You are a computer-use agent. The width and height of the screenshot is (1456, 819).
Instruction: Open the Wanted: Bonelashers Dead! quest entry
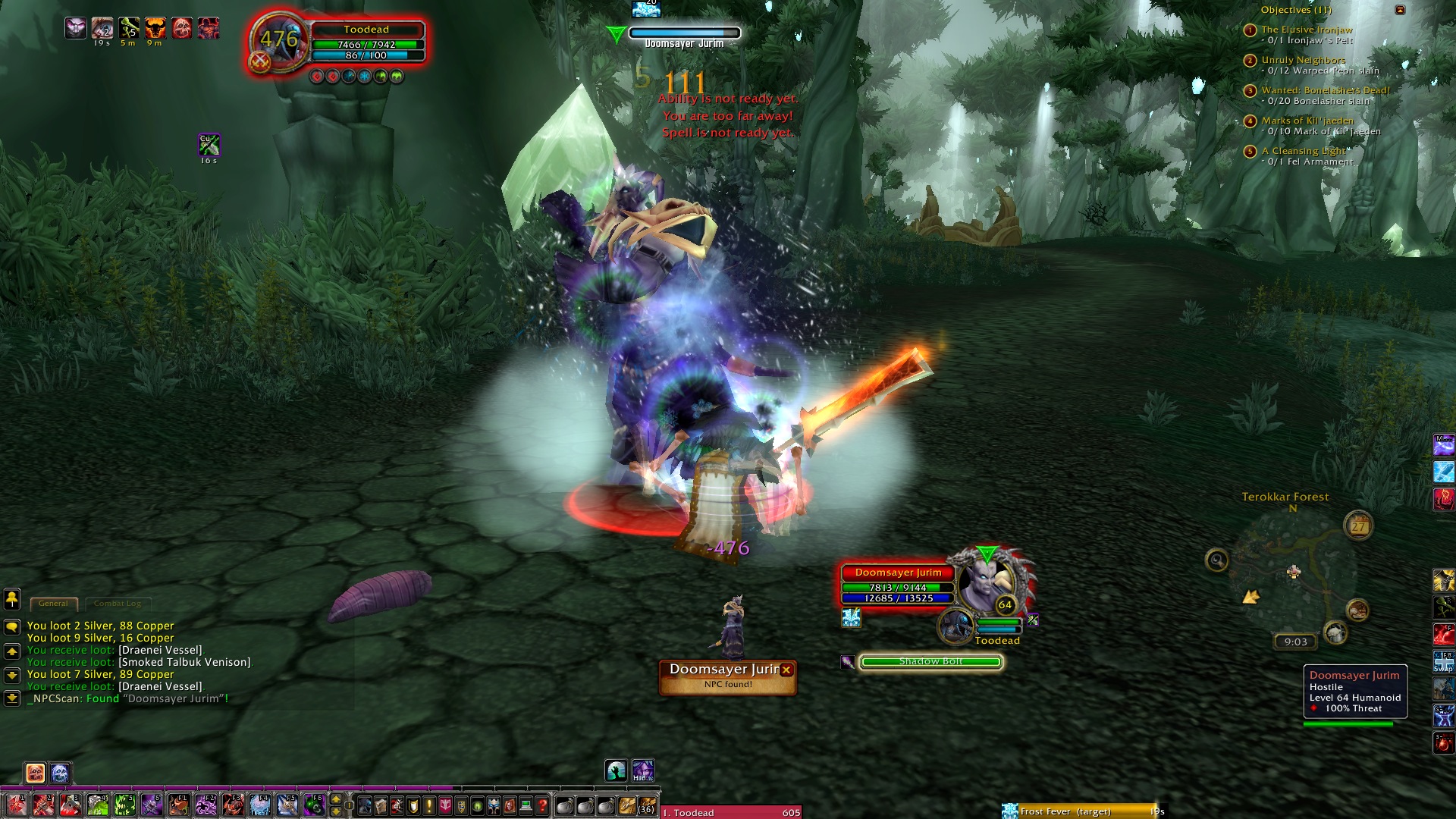1325,90
